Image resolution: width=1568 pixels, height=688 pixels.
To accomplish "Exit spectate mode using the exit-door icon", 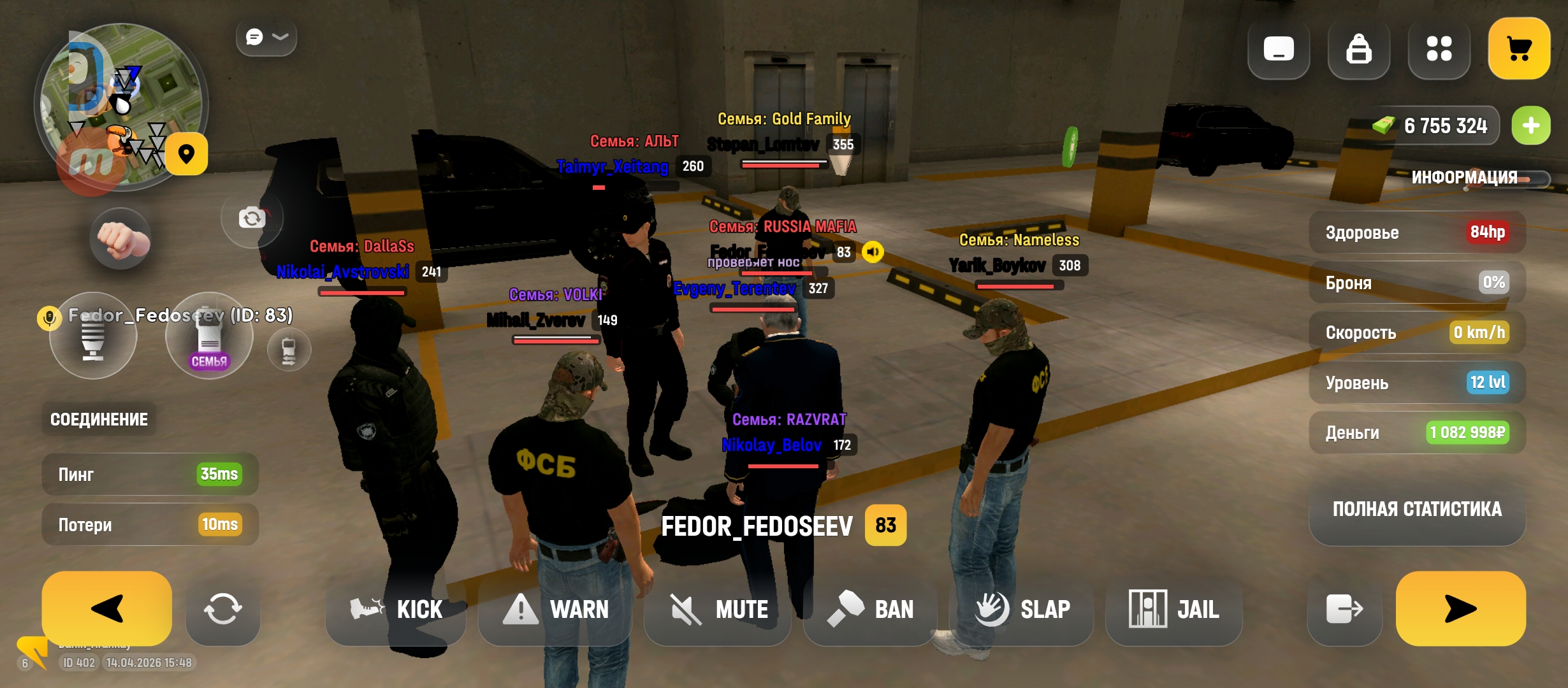I will [x=1344, y=610].
